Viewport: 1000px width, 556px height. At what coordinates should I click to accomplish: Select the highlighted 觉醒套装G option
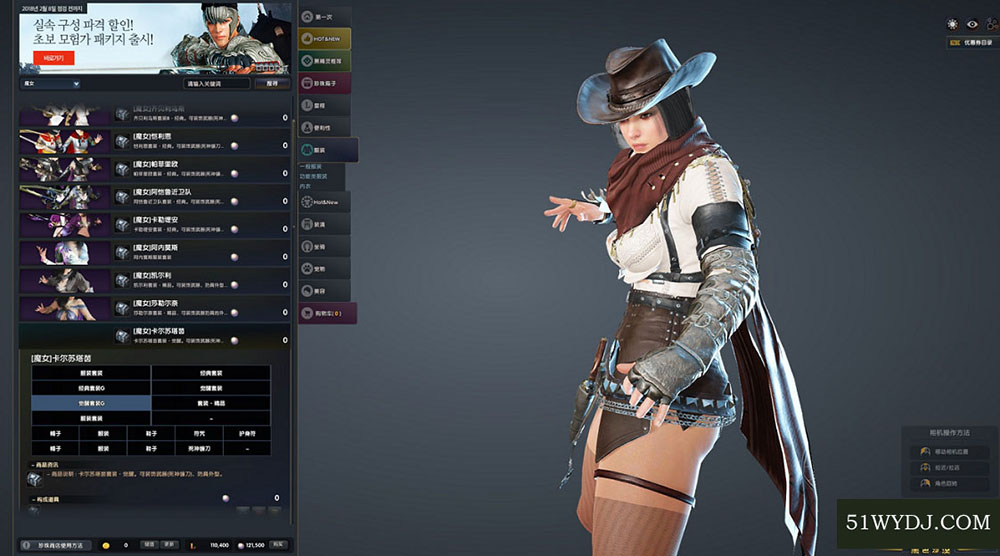coord(91,402)
